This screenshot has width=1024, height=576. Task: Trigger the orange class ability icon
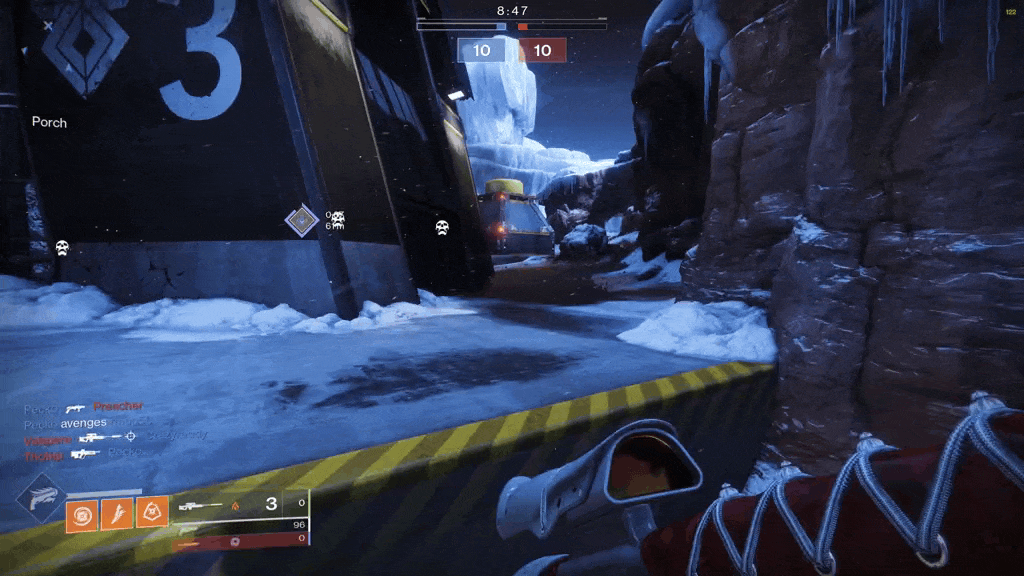pyautogui.click(x=152, y=514)
